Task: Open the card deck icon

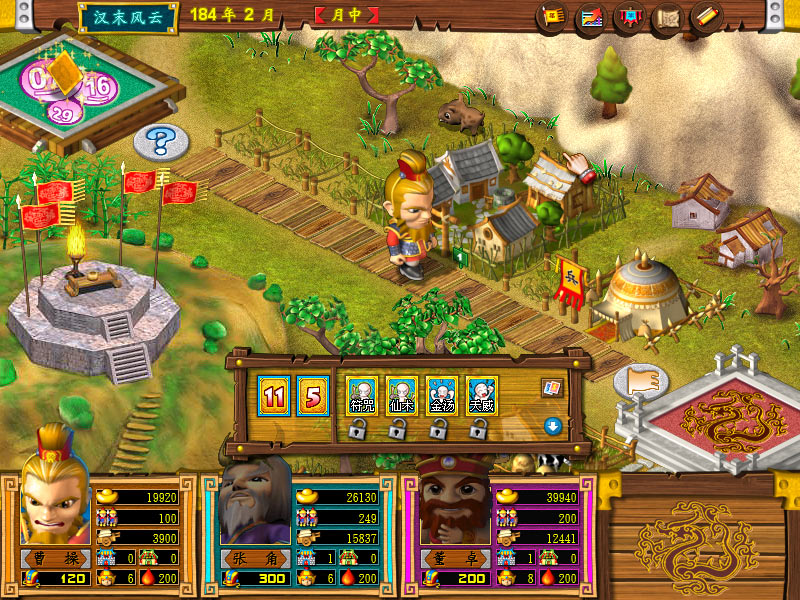Action: 551,387
